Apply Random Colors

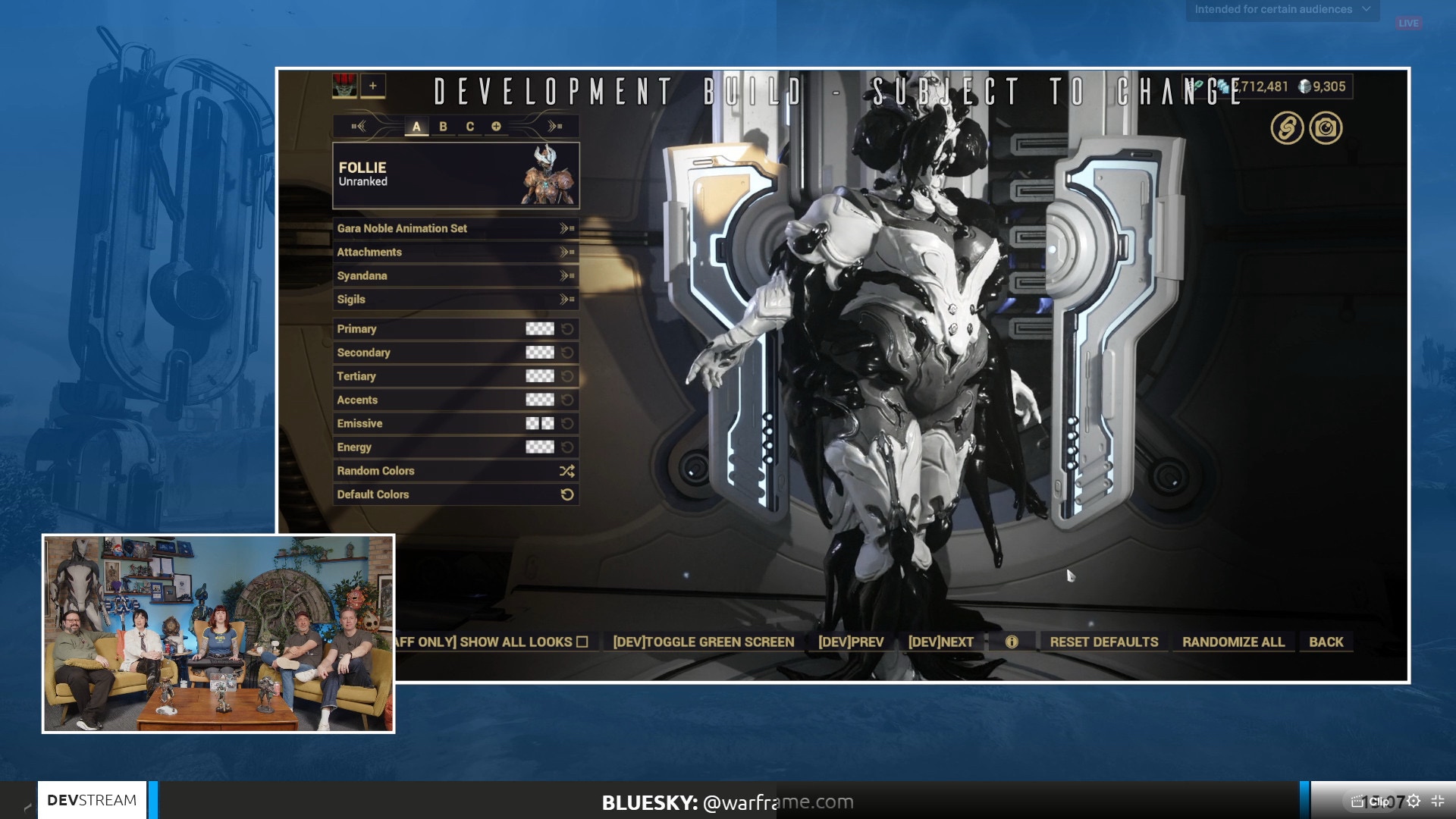click(455, 470)
